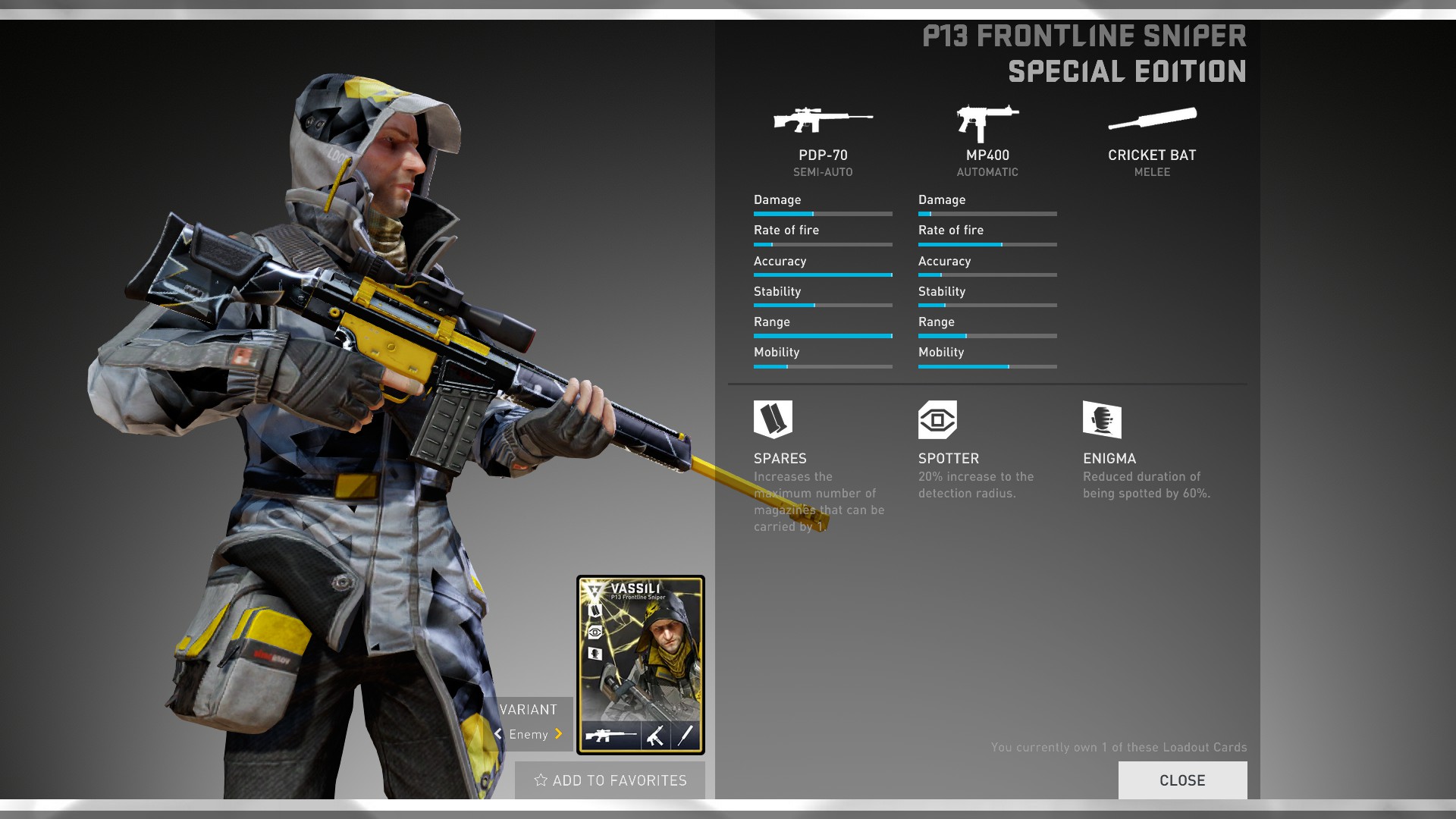
Task: Switch to the next variant arrow
Action: pos(559,734)
